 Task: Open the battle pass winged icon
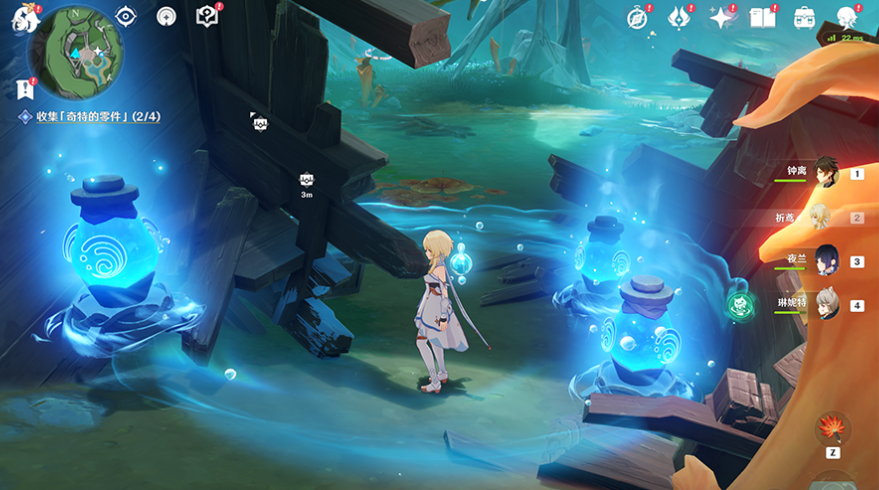[x=680, y=17]
